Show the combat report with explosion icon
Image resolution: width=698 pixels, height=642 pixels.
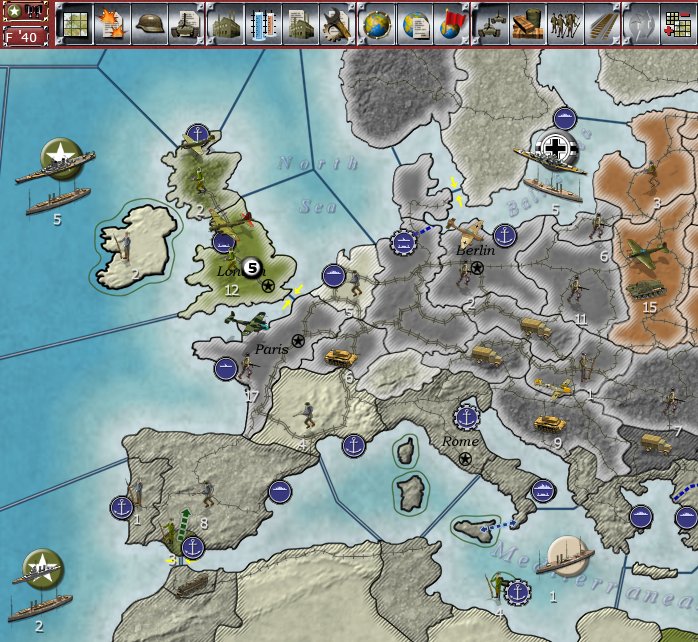click(x=112, y=24)
